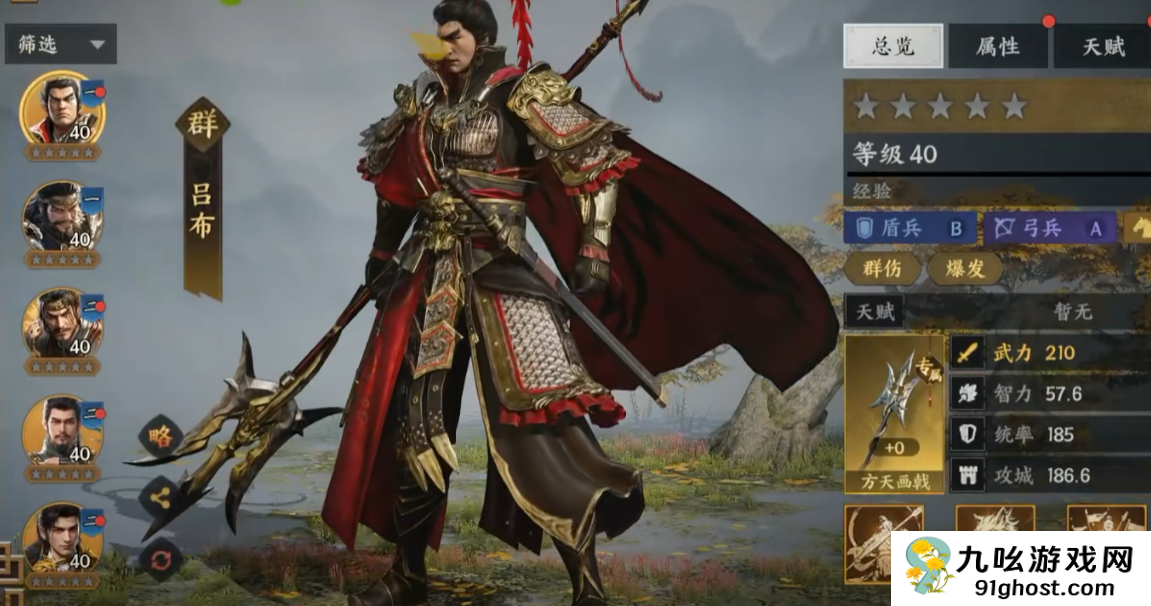
Task: Click the red circular-arrows refresh button
Action: tap(160, 558)
